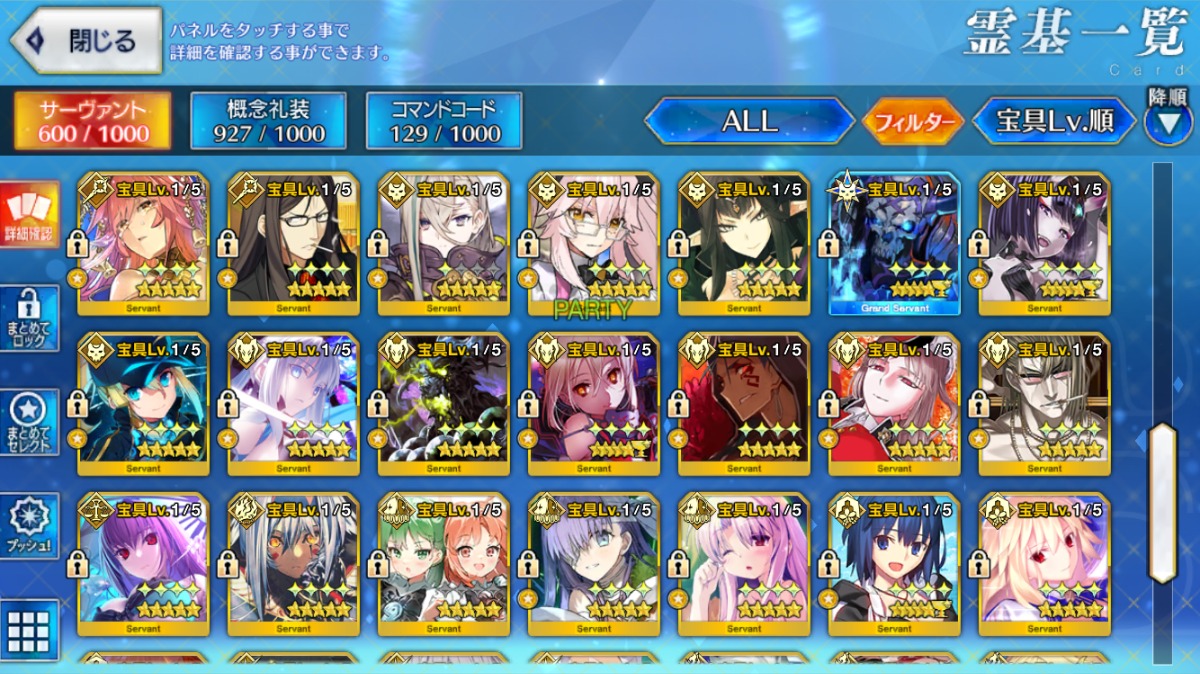The image size is (1200, 674).
Task: Switch to the サーヴァント tab
Action: point(92,121)
